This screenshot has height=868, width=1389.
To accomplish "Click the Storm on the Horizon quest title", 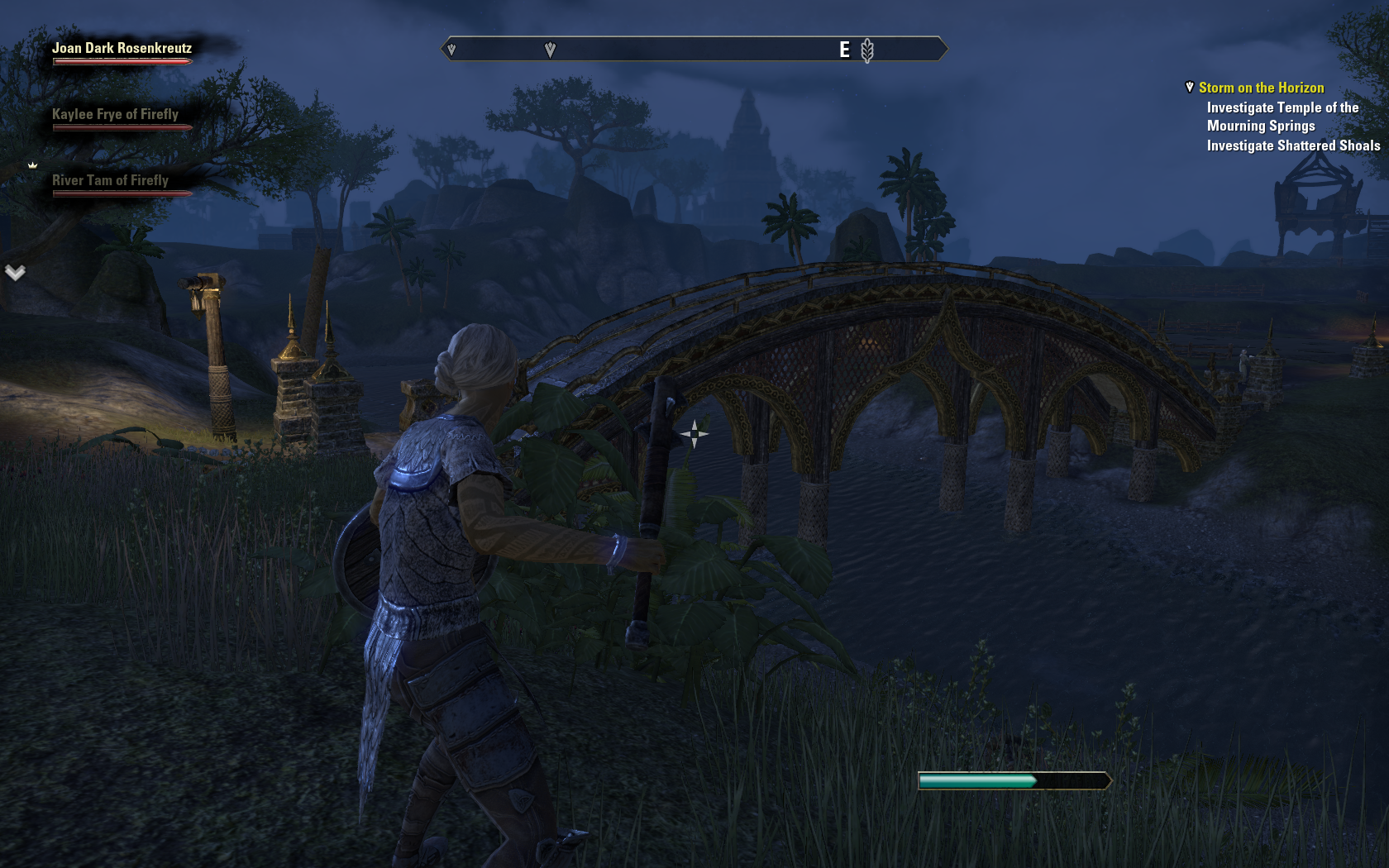I will click(x=1261, y=88).
